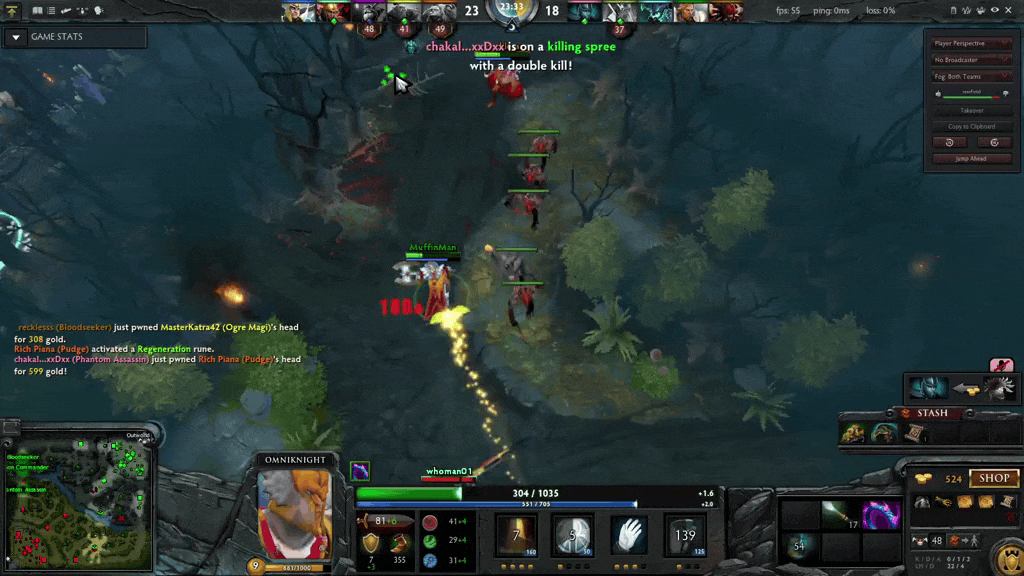Change the Fog: Both Teams setting
1024x576 pixels.
tap(972, 77)
